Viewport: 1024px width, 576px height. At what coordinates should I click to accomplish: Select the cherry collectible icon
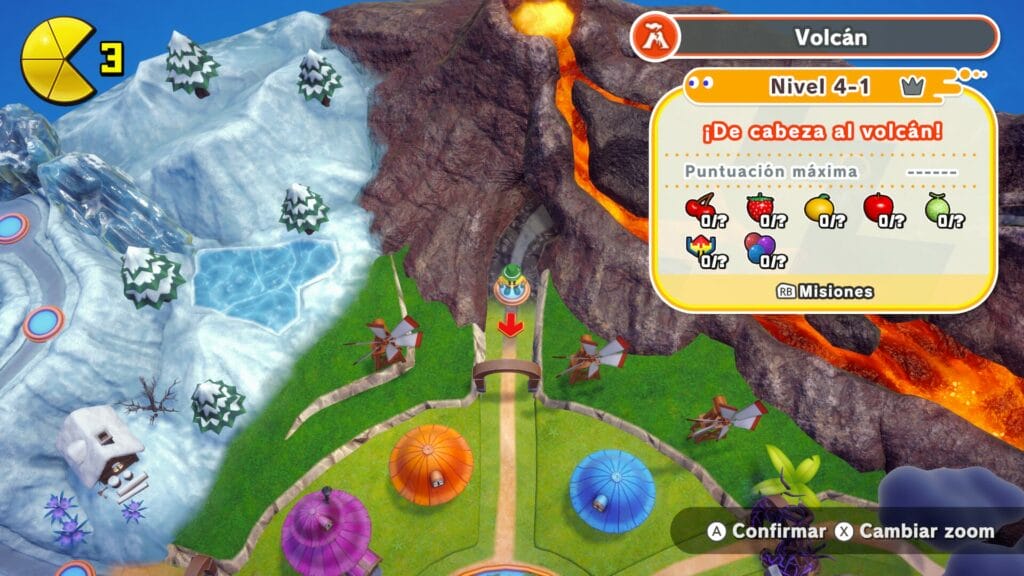click(x=698, y=210)
